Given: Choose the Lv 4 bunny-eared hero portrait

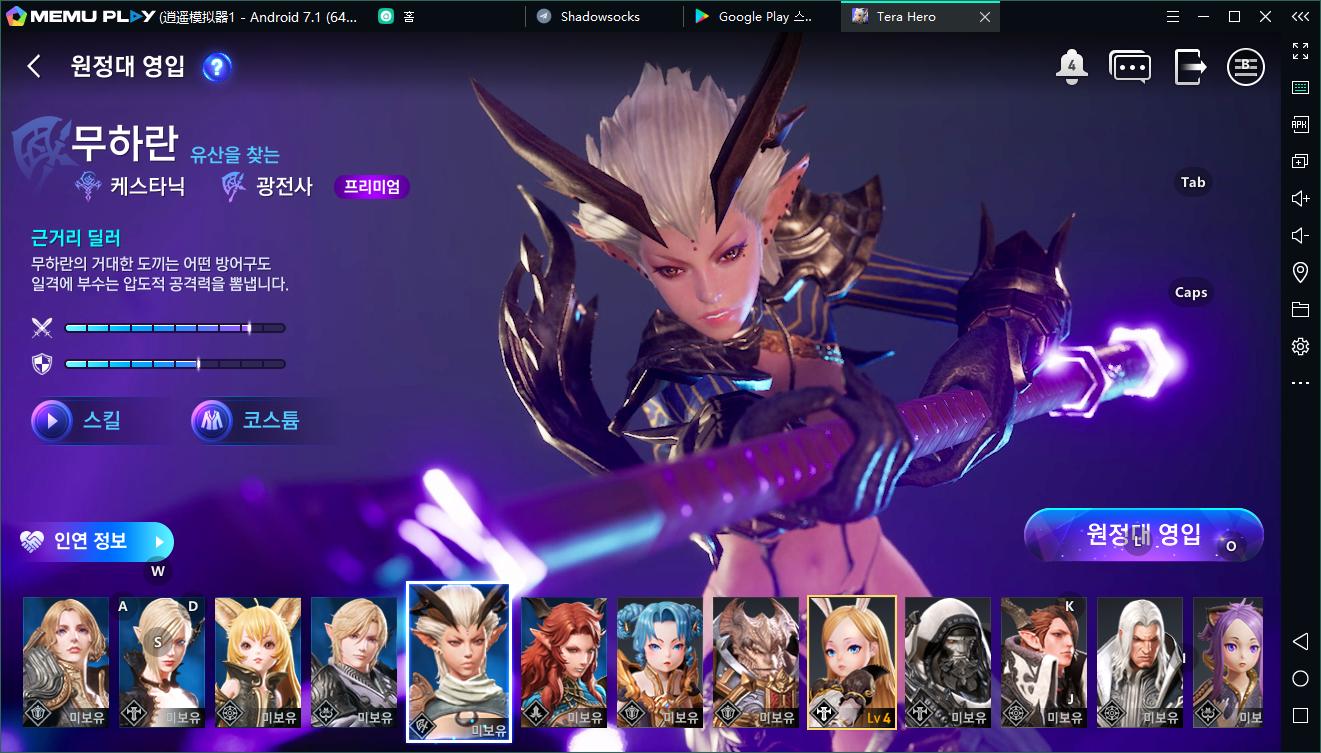Looking at the screenshot, I should tap(852, 662).
